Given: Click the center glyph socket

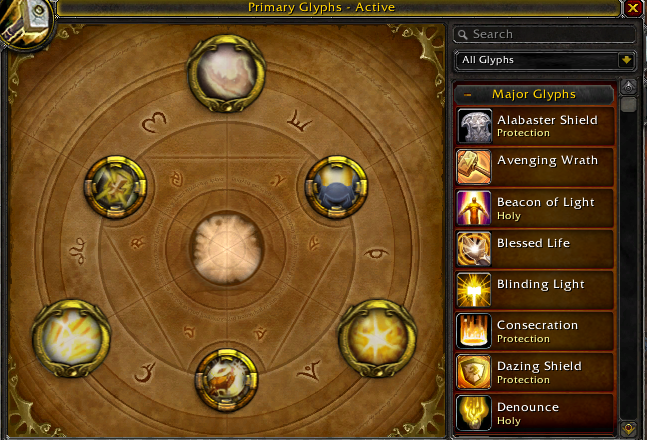Looking at the screenshot, I should (226, 245).
